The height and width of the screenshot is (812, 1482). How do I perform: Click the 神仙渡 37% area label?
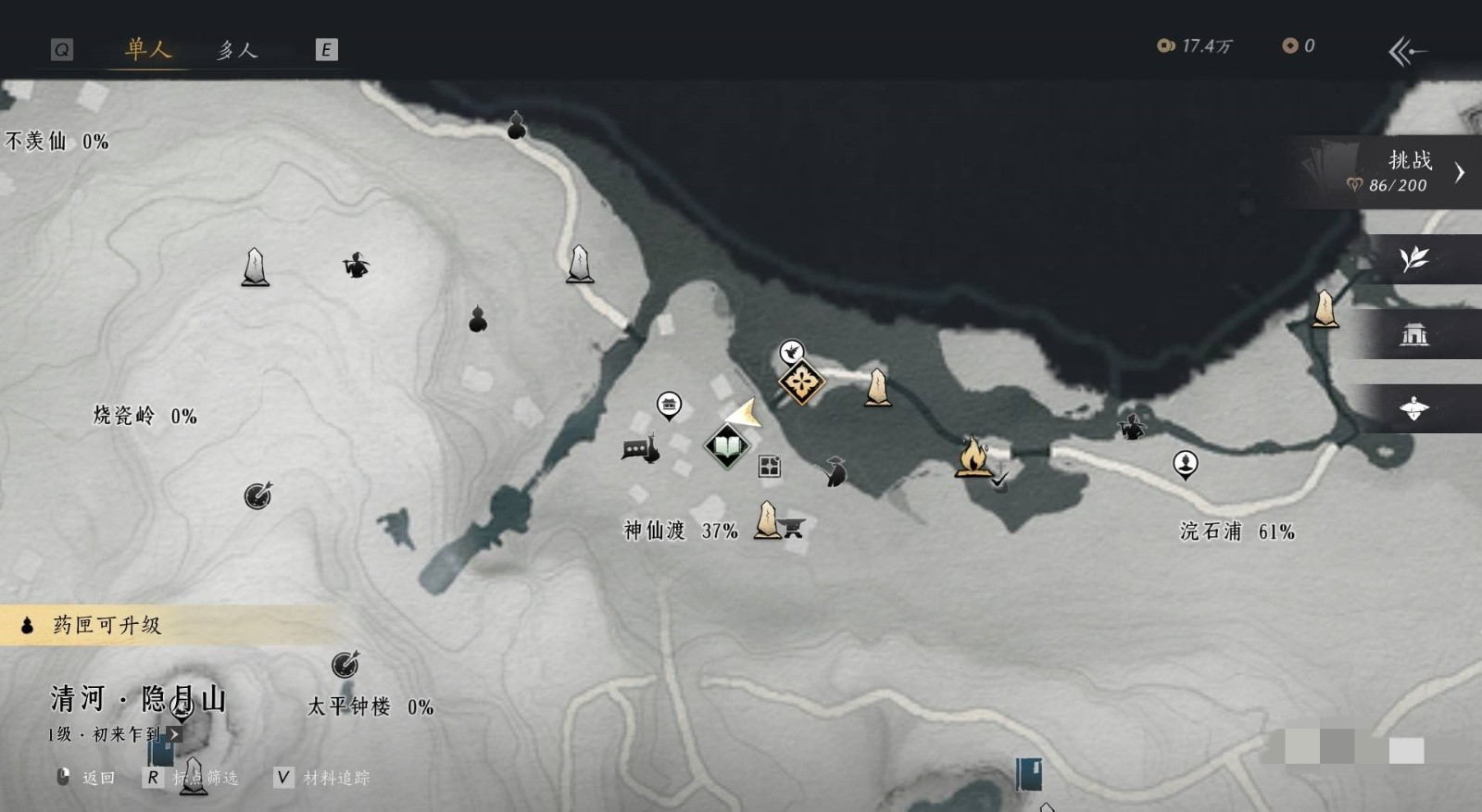tap(681, 531)
